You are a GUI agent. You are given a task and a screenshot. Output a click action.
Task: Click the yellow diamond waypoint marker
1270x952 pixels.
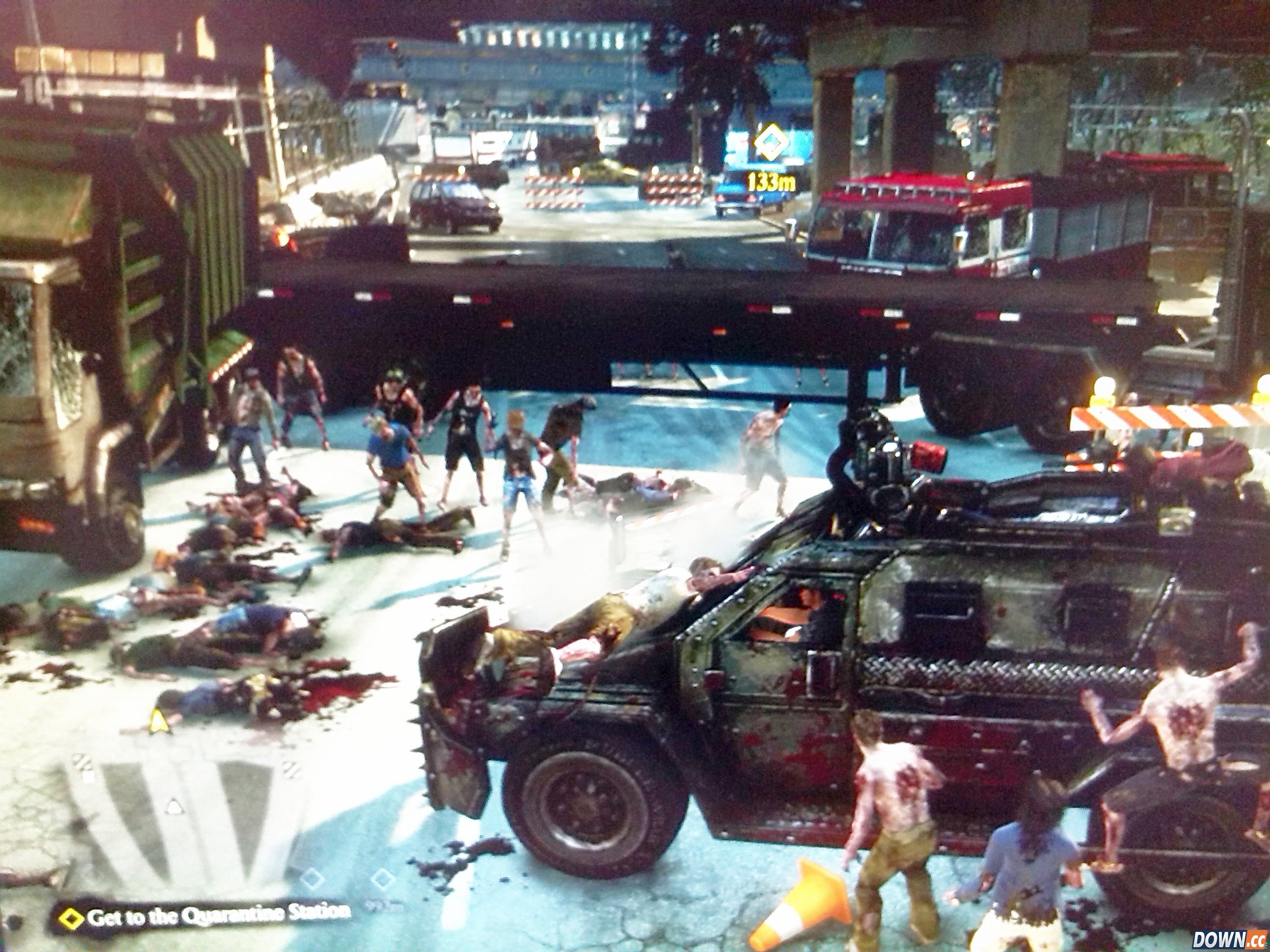coord(771,143)
